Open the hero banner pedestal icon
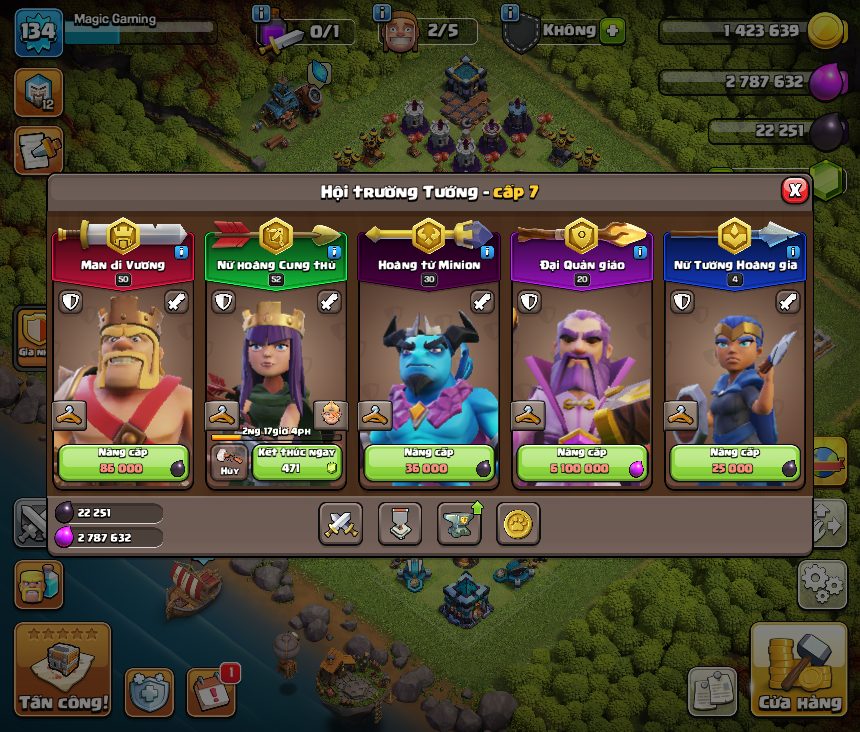The height and width of the screenshot is (732, 860). click(400, 523)
